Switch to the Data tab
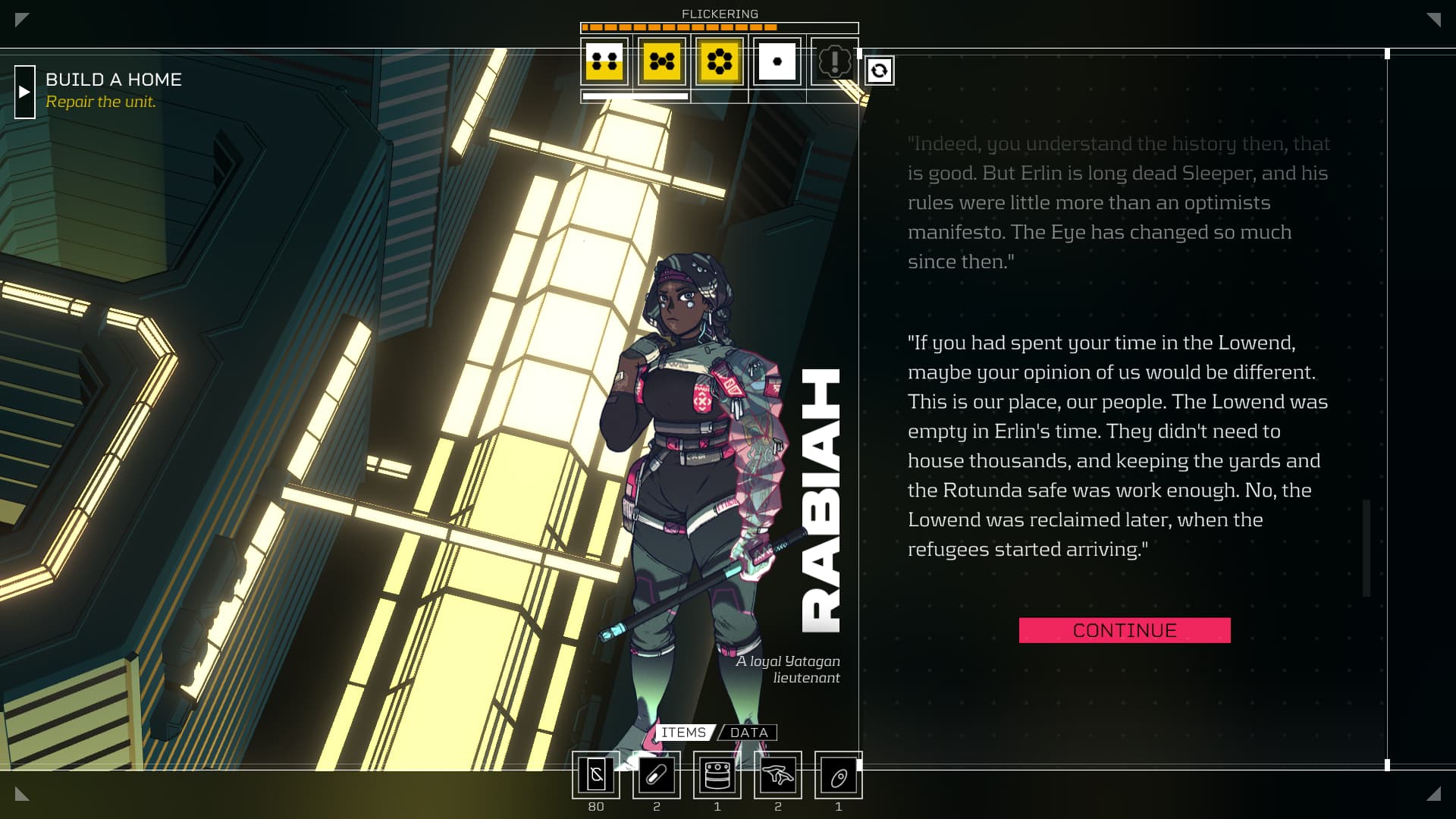The width and height of the screenshot is (1456, 819). tap(748, 733)
